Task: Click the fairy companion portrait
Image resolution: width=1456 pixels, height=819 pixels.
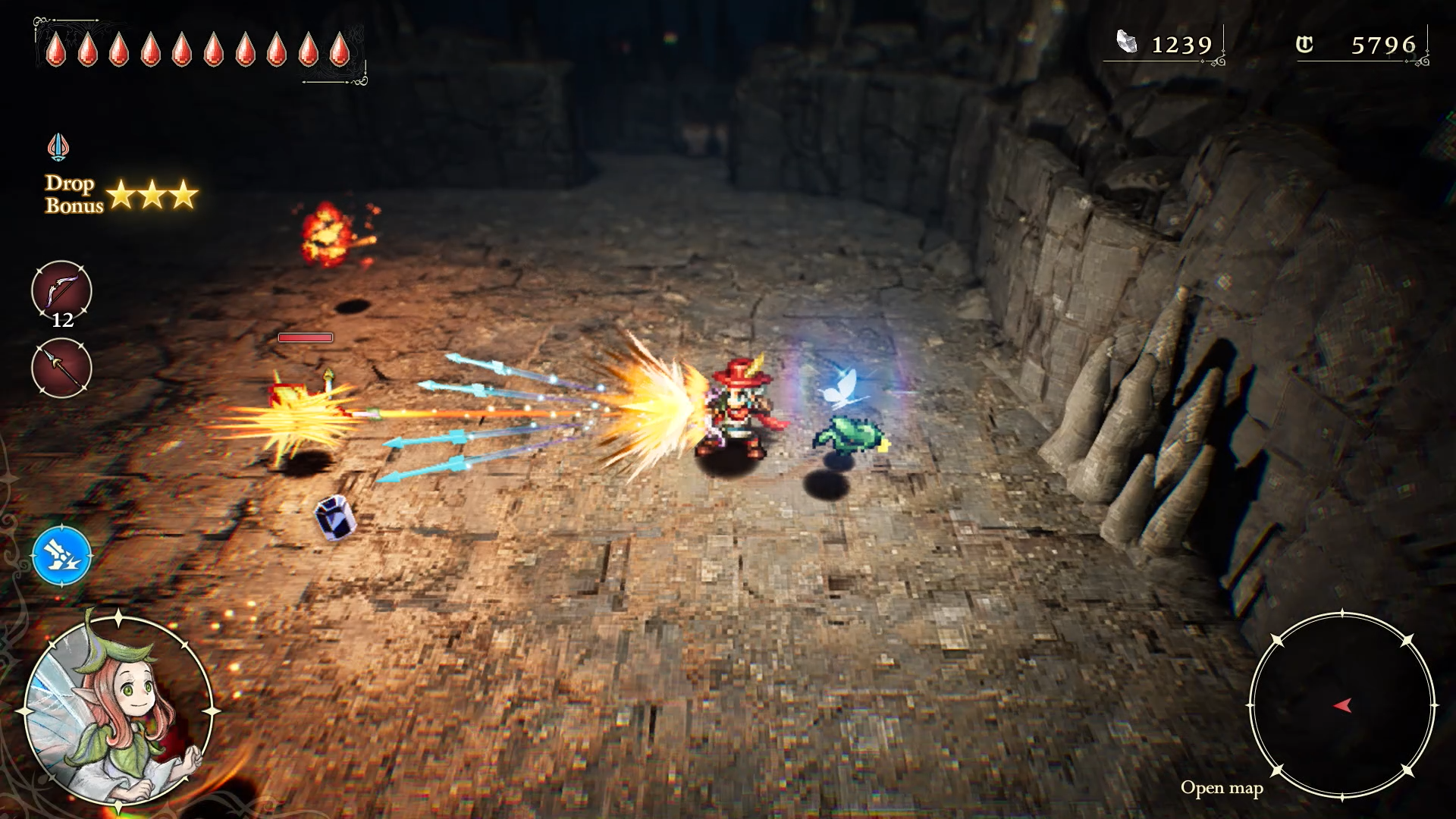Action: (x=118, y=711)
